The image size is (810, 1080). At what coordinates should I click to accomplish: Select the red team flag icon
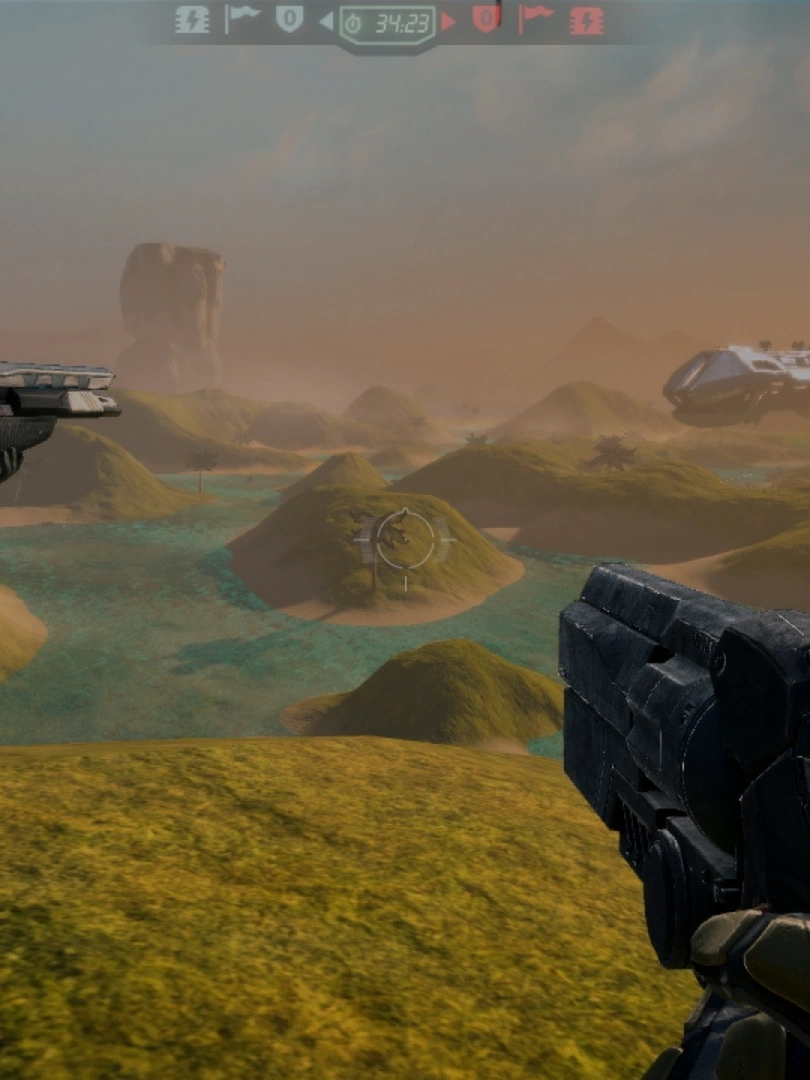[x=536, y=19]
